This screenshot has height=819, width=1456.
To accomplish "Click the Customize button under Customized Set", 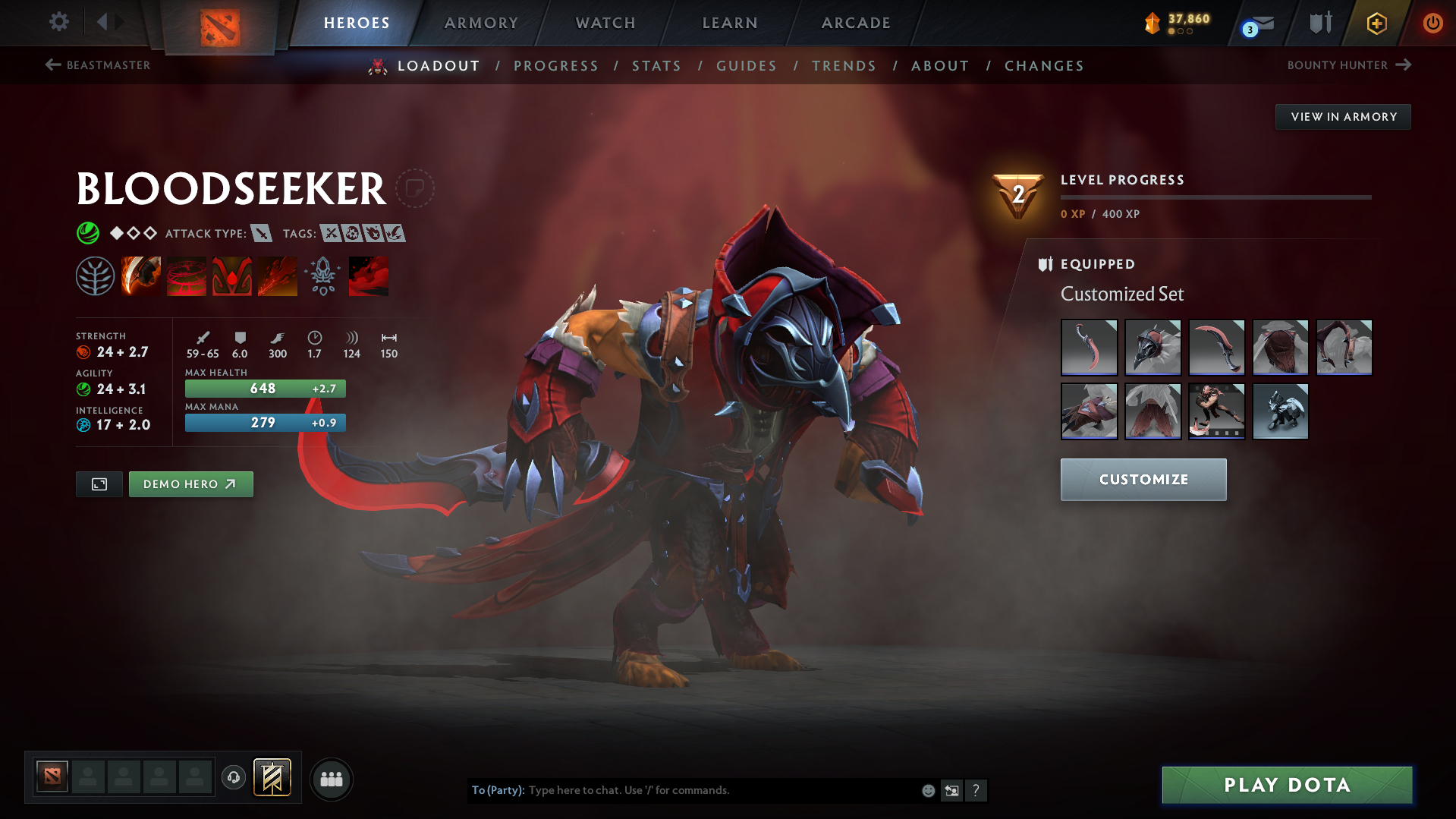I will [x=1143, y=479].
